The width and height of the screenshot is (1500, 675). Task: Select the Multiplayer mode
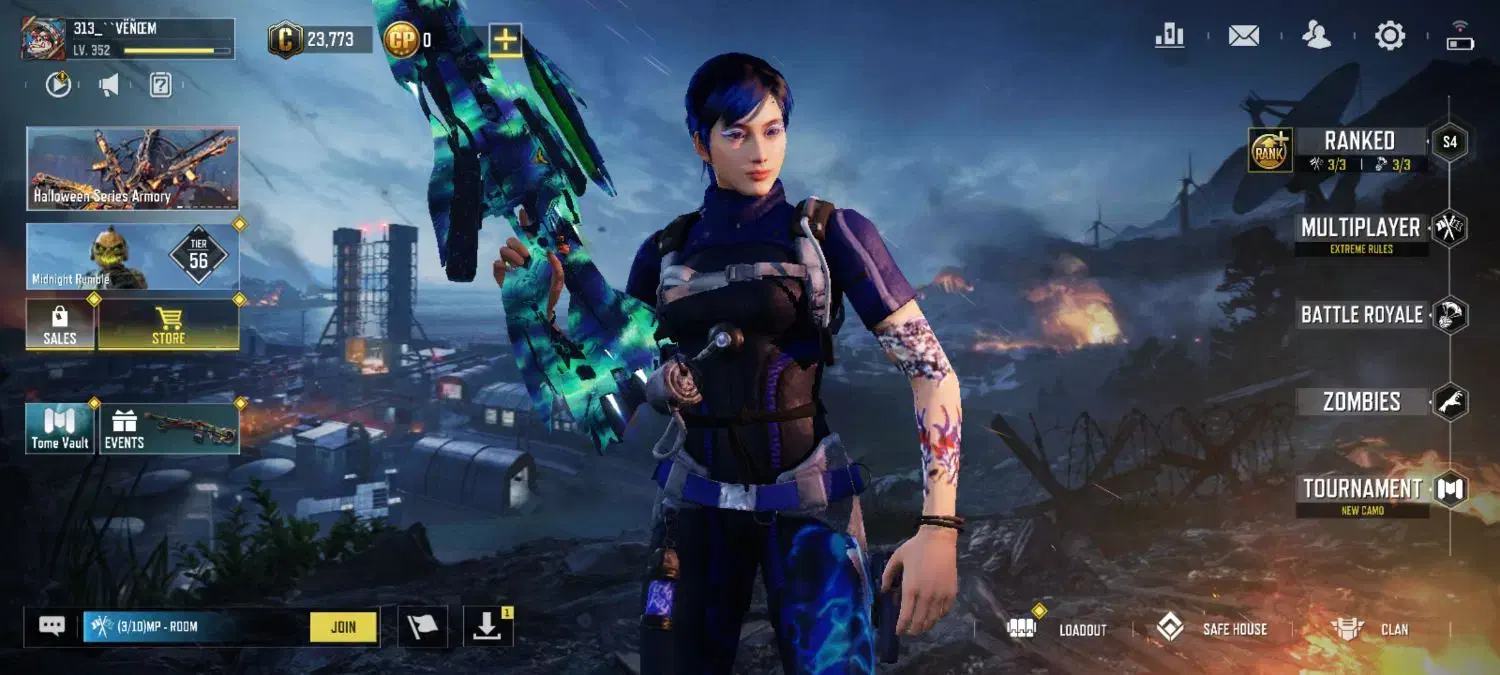(1360, 228)
